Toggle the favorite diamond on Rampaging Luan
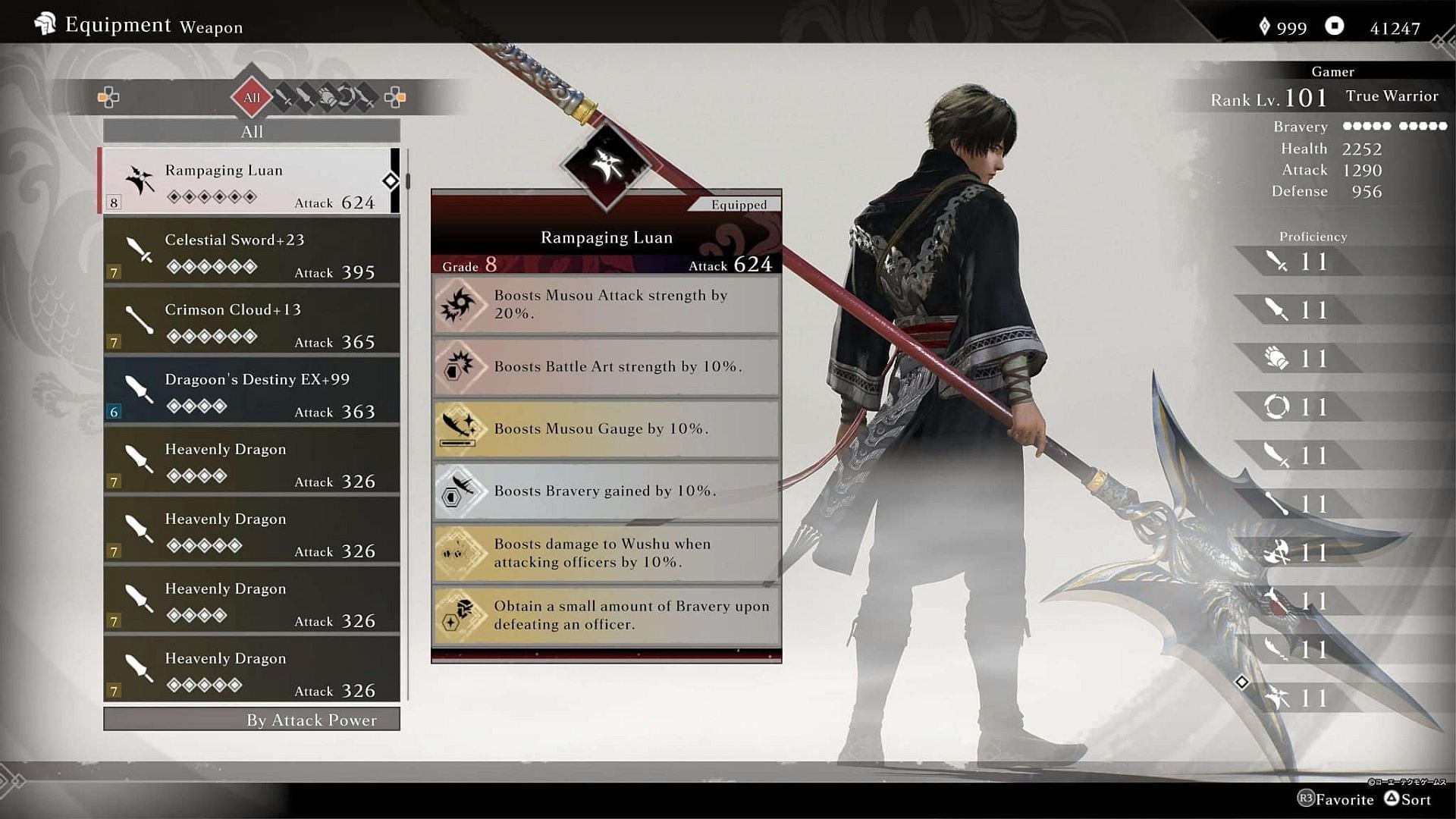1456x819 pixels. (x=390, y=182)
